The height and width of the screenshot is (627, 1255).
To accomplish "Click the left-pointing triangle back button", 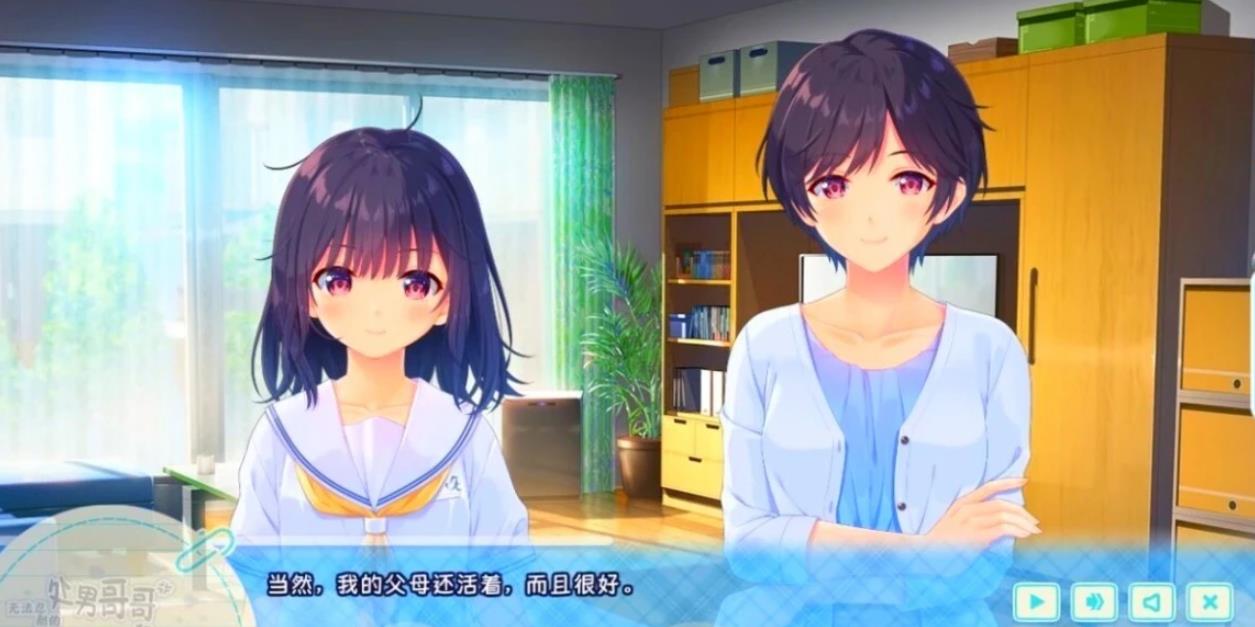I will point(1152,602).
